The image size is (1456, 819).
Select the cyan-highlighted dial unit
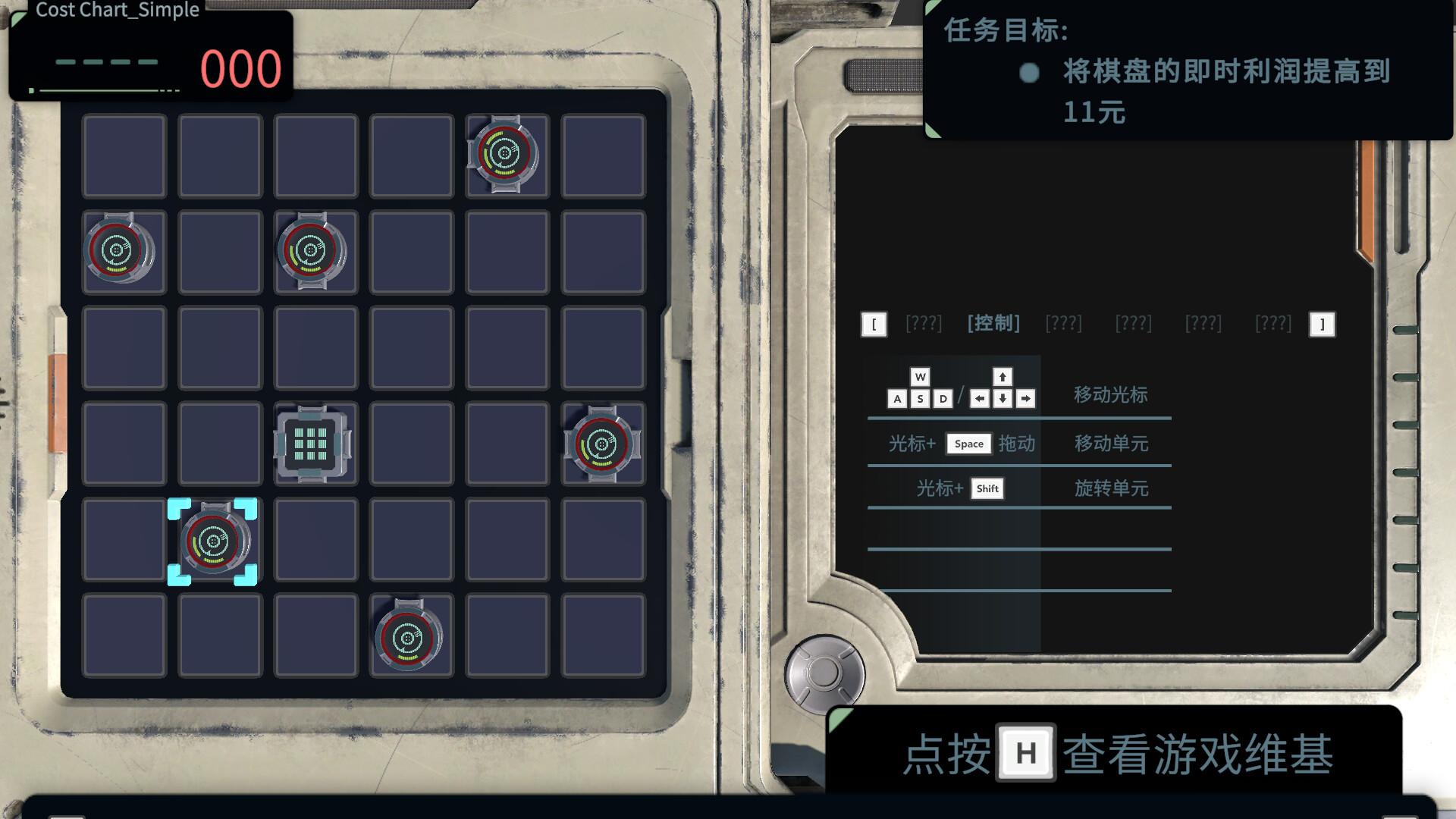point(215,541)
